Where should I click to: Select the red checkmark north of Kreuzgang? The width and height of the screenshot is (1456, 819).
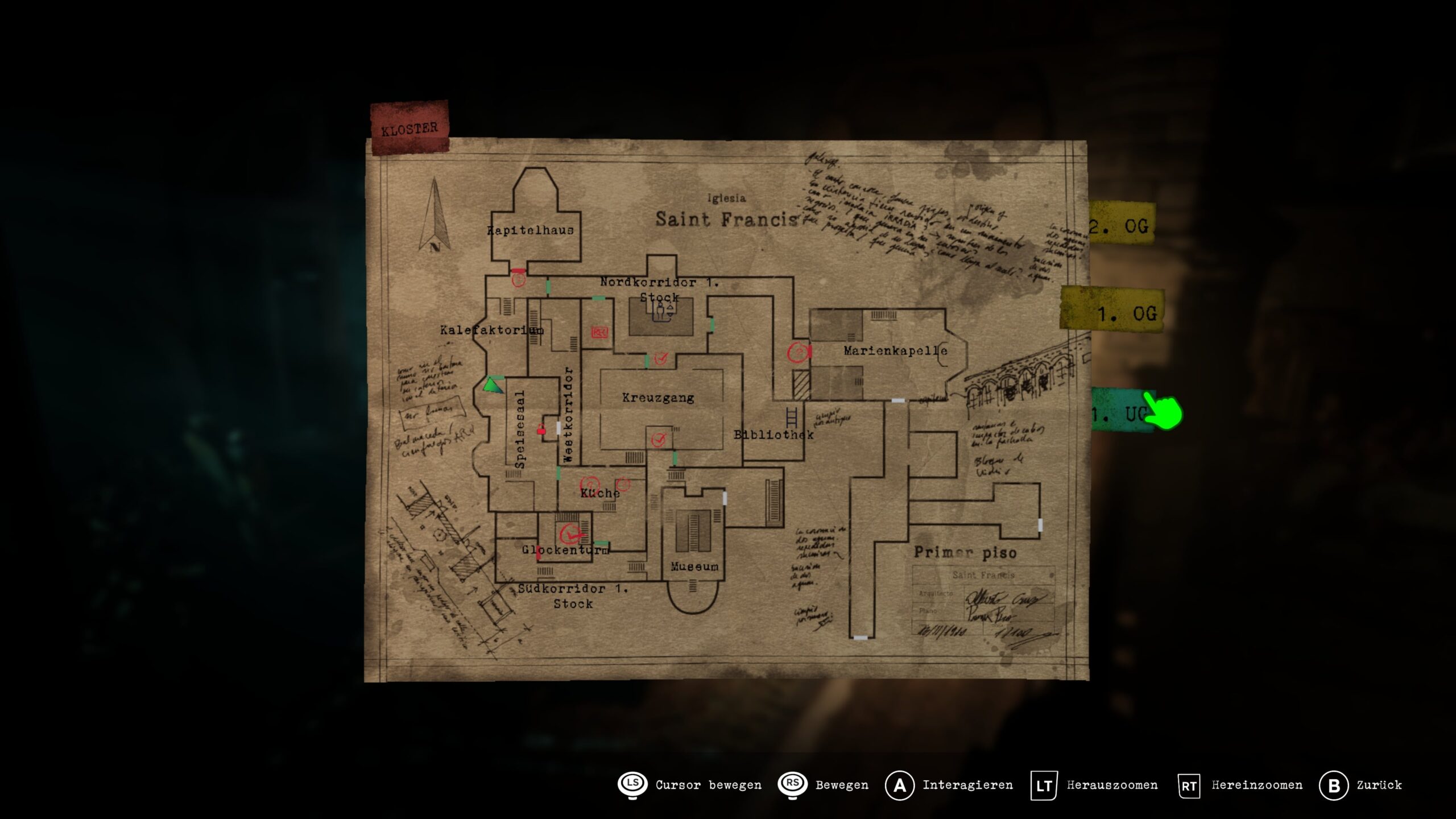pyautogui.click(x=660, y=358)
